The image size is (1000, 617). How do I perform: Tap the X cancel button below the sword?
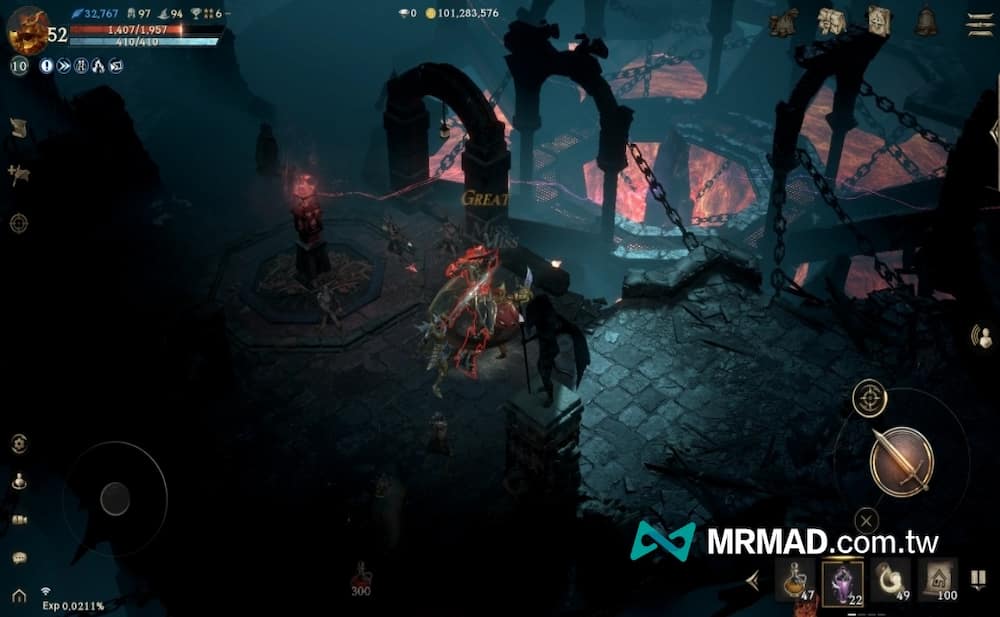click(866, 520)
